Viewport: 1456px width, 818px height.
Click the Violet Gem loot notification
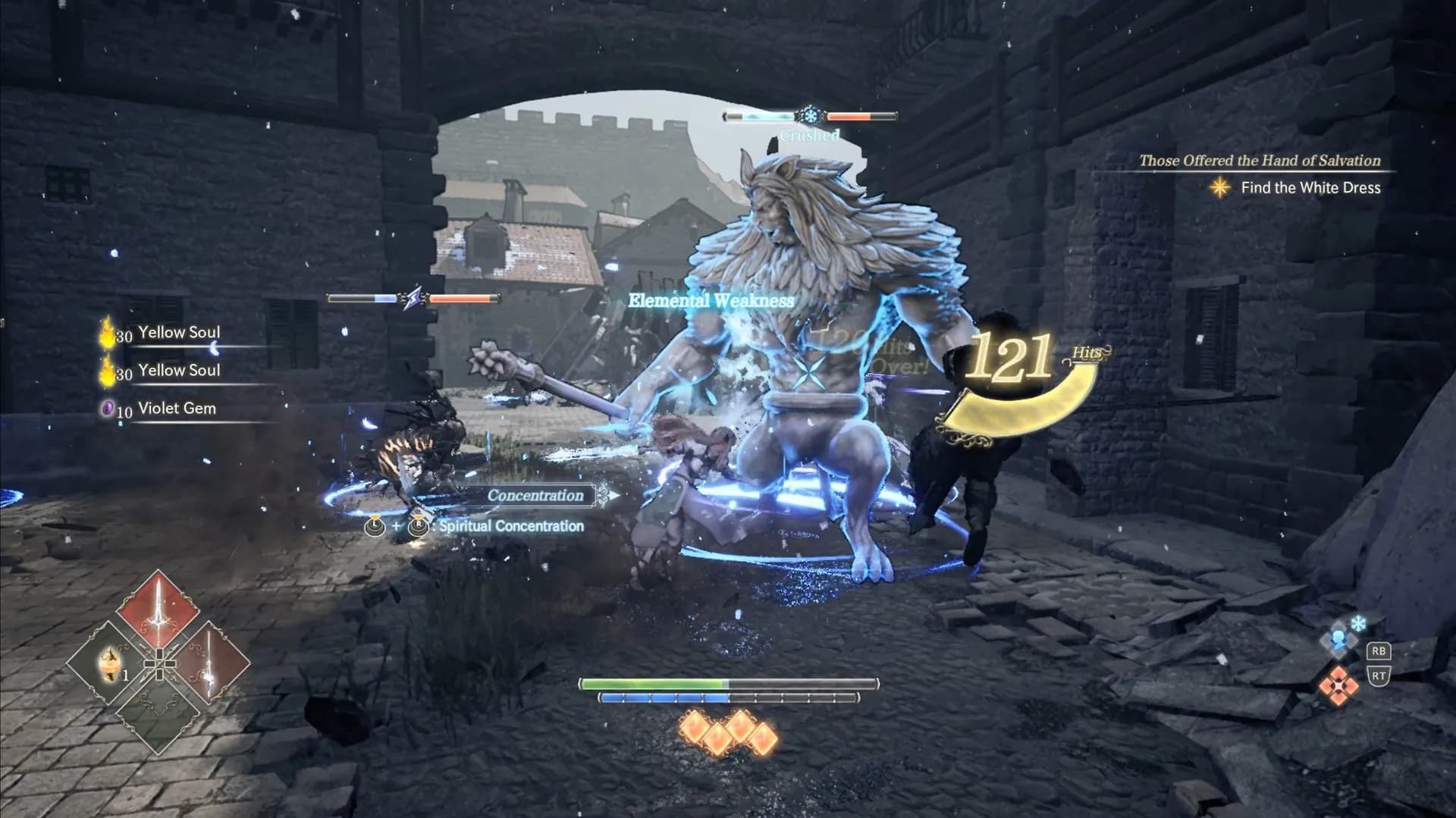(176, 409)
